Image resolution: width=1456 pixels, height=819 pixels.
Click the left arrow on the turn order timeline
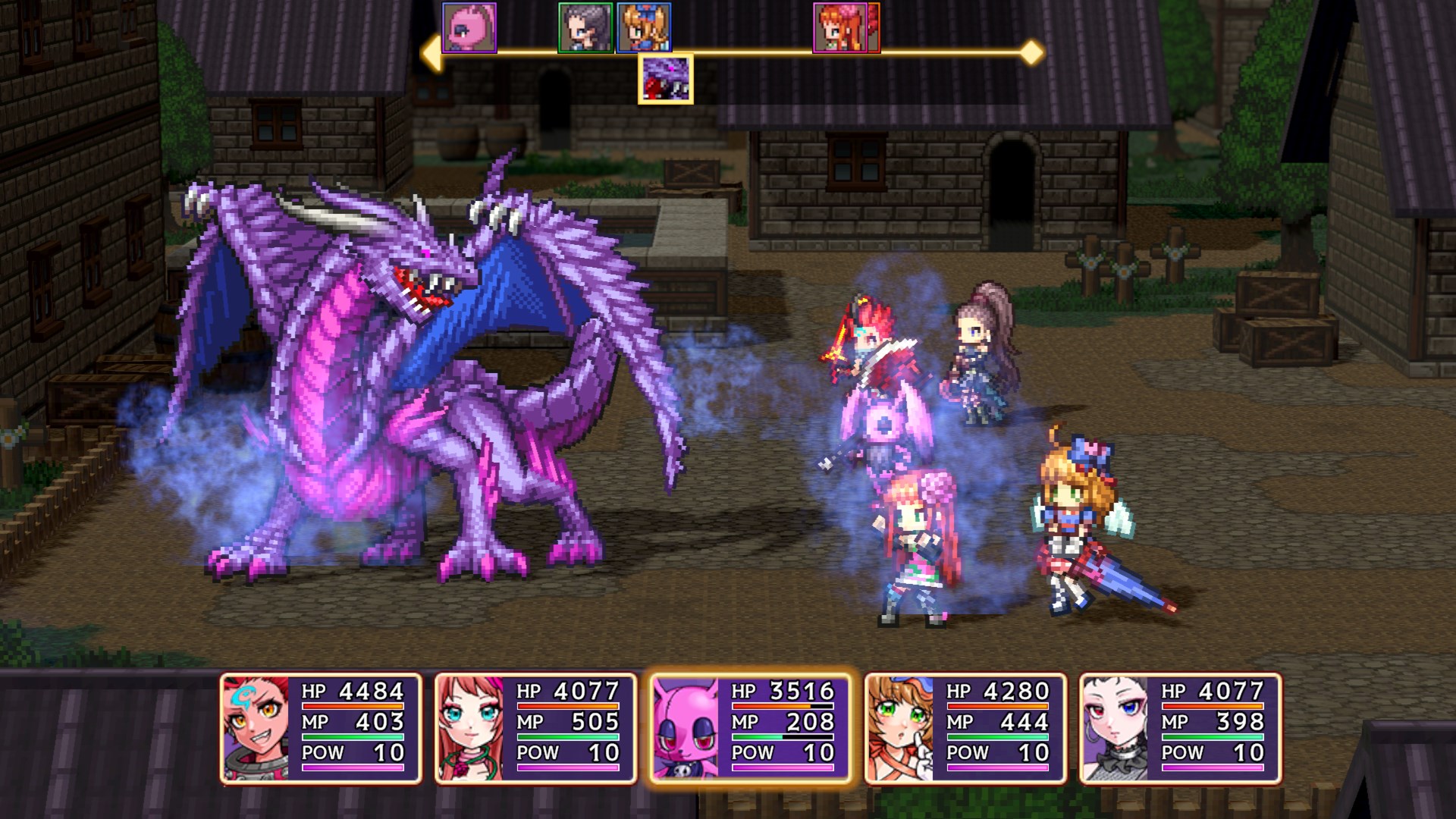(433, 52)
